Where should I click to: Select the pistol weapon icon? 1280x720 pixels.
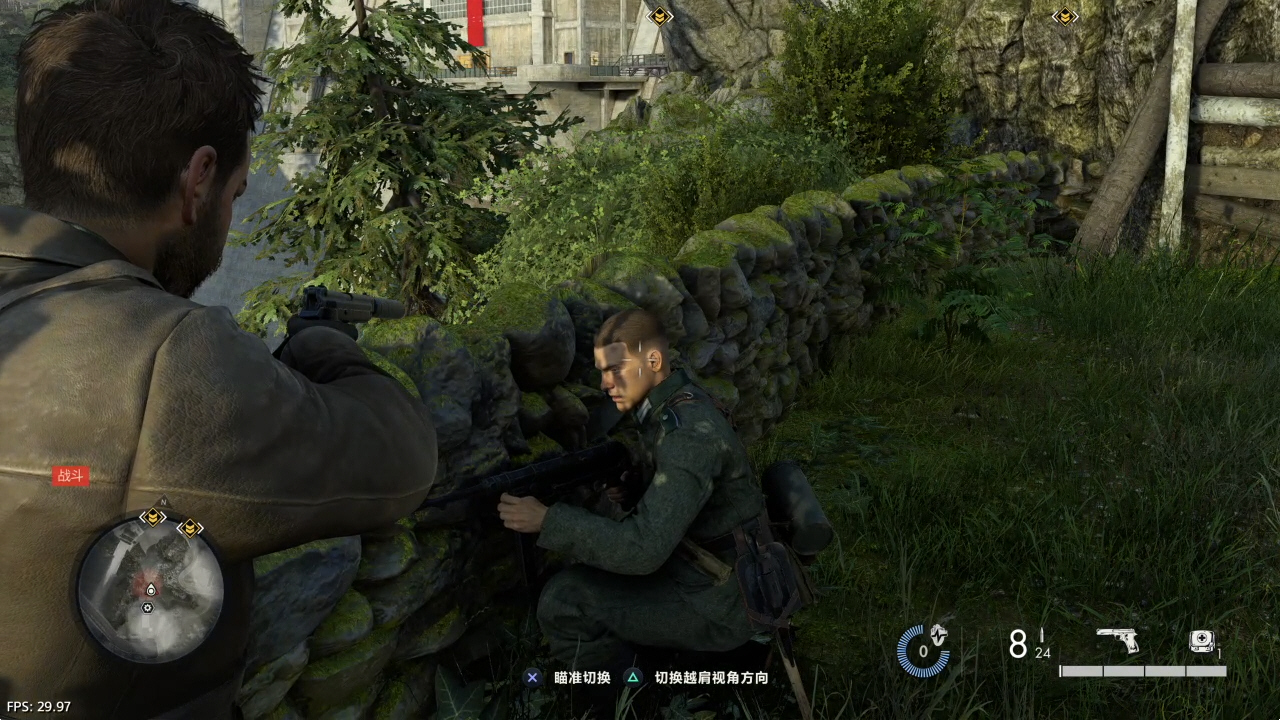tap(1117, 640)
